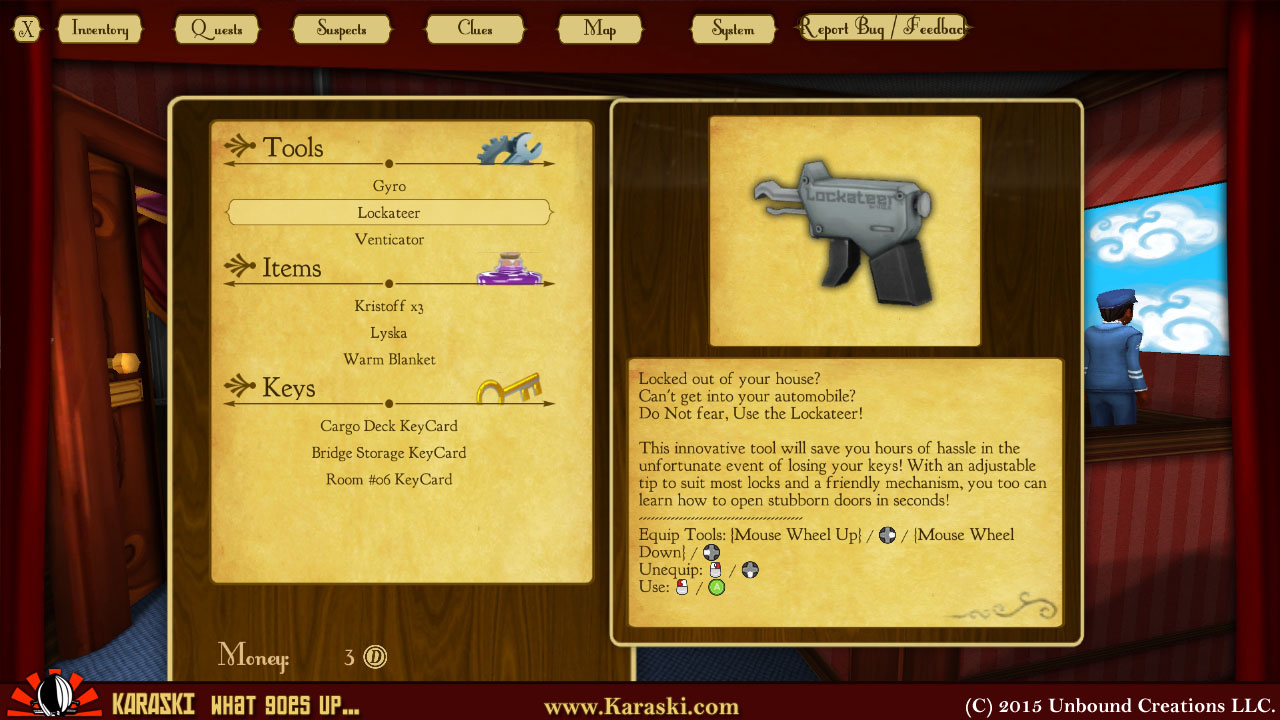Select the Gyro tool

[389, 186]
